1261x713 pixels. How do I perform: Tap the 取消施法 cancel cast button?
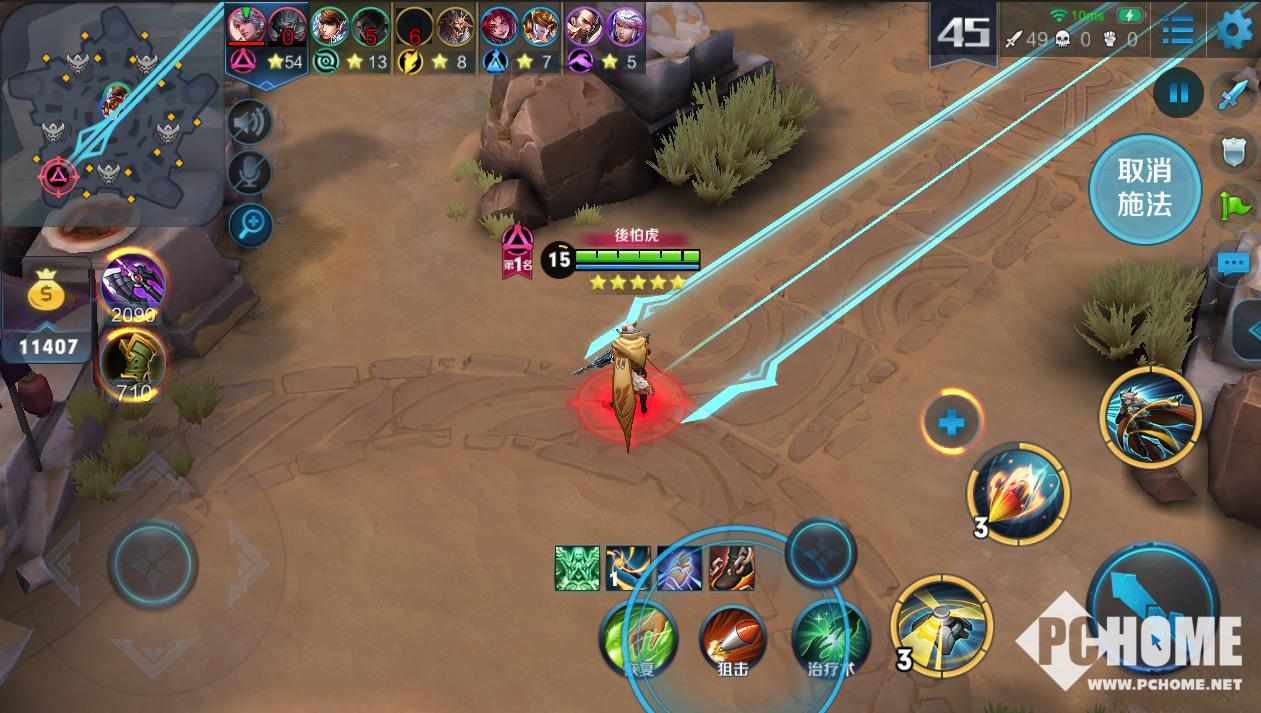click(1144, 189)
